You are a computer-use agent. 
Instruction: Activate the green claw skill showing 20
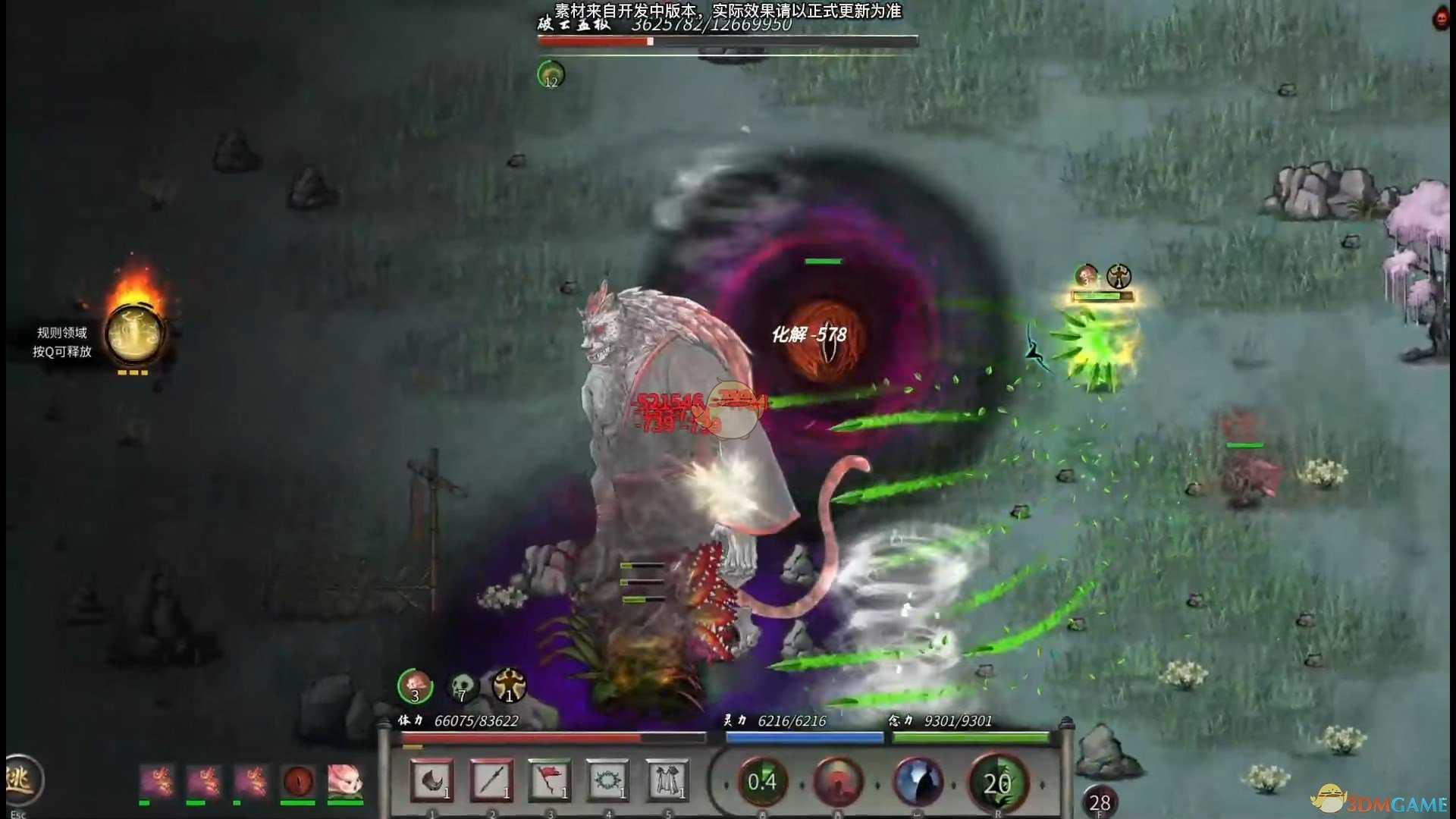(x=996, y=782)
